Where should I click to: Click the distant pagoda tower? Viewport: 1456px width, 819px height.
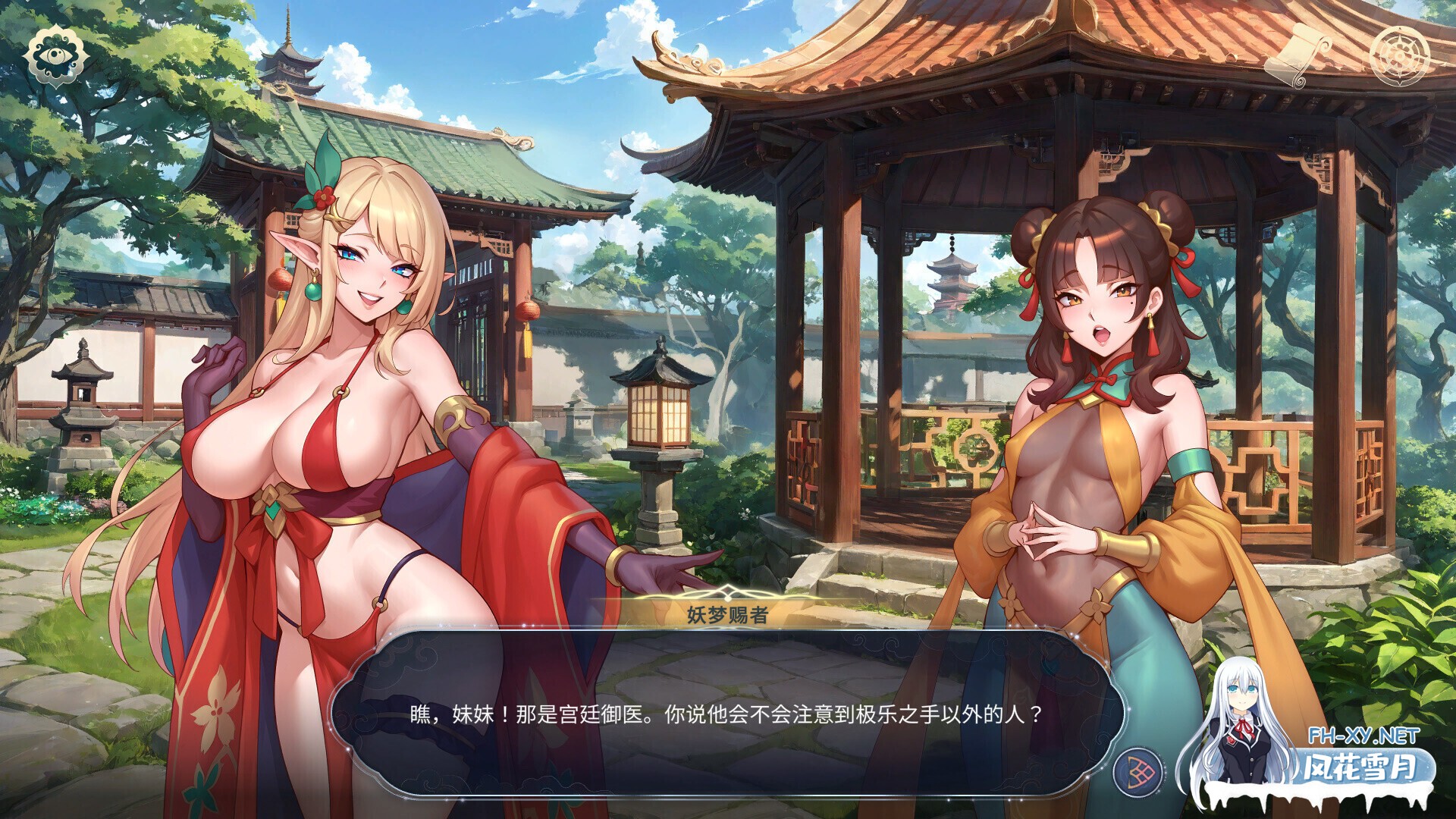tap(949, 273)
